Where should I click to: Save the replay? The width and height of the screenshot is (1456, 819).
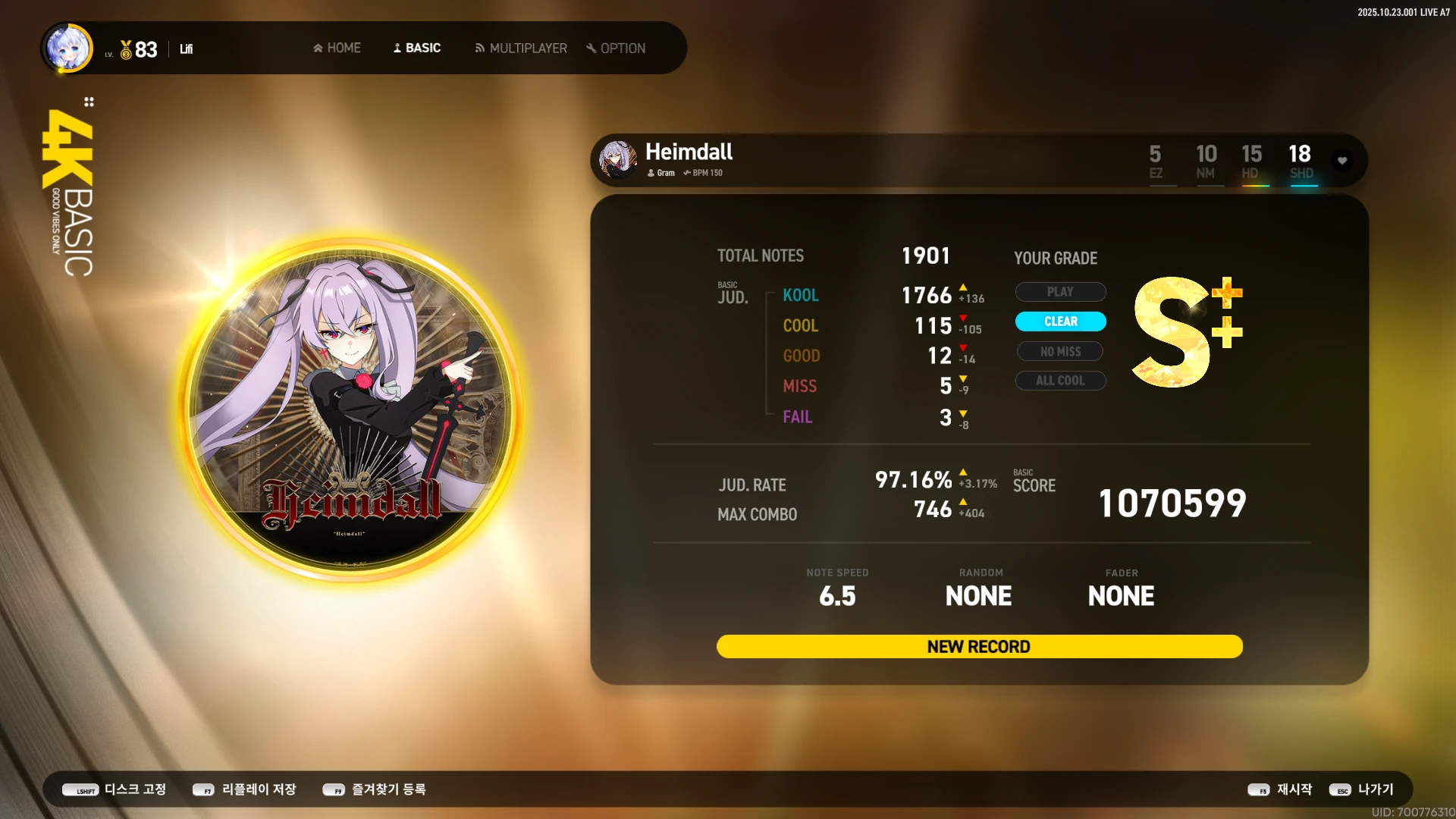pyautogui.click(x=244, y=789)
